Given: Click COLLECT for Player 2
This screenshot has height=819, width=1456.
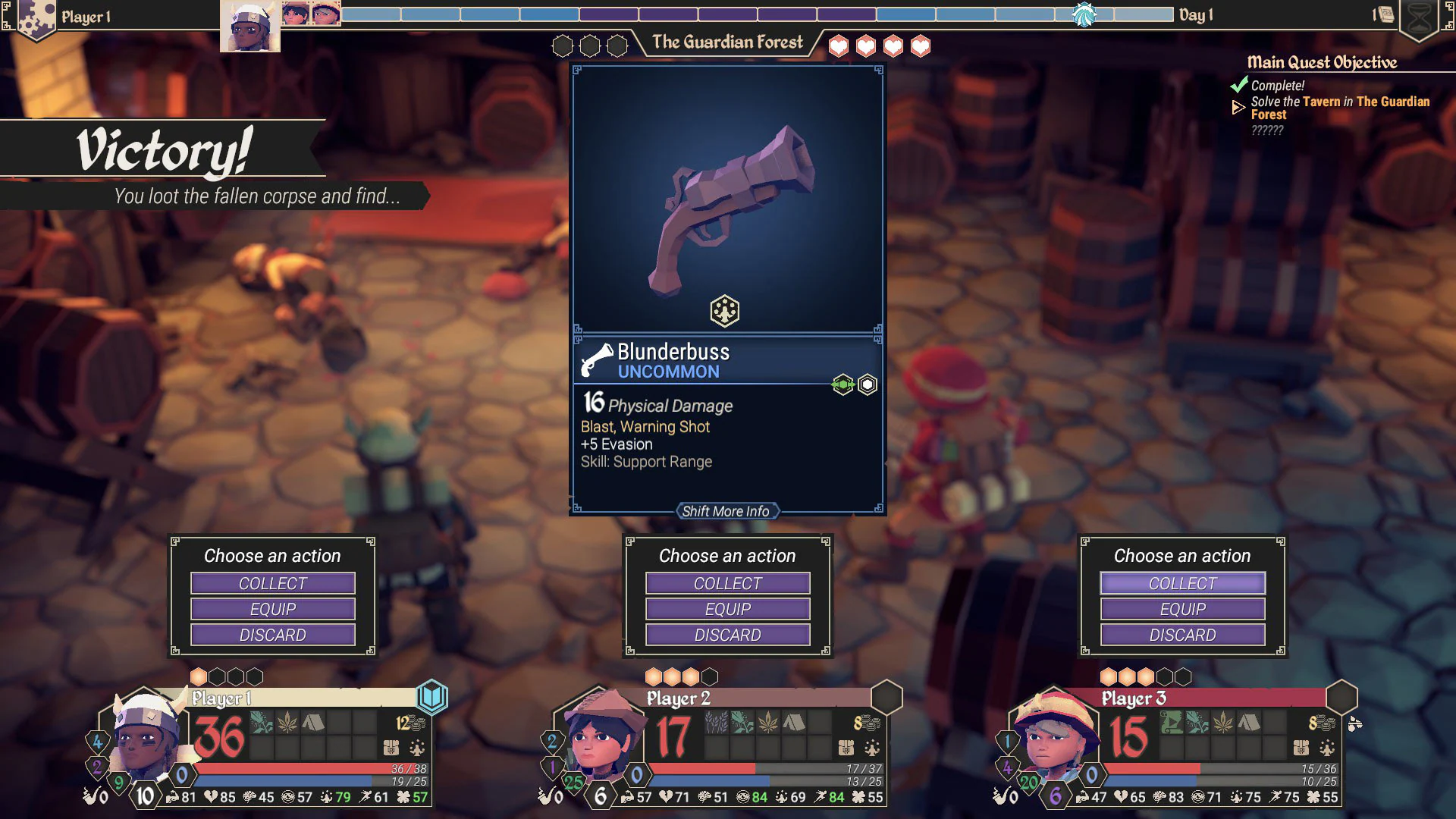Looking at the screenshot, I should [726, 583].
